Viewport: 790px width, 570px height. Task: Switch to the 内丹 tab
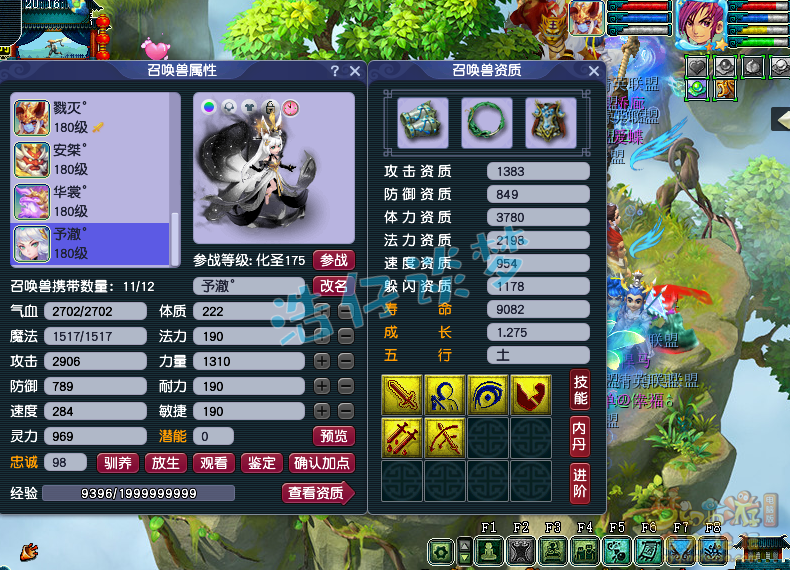pos(579,434)
